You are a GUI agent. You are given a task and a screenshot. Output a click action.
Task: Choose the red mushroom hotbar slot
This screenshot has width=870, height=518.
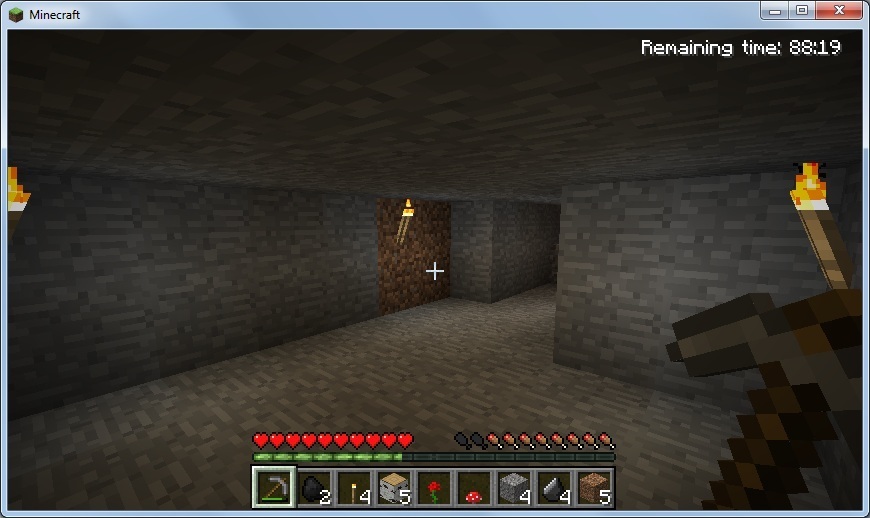[473, 488]
